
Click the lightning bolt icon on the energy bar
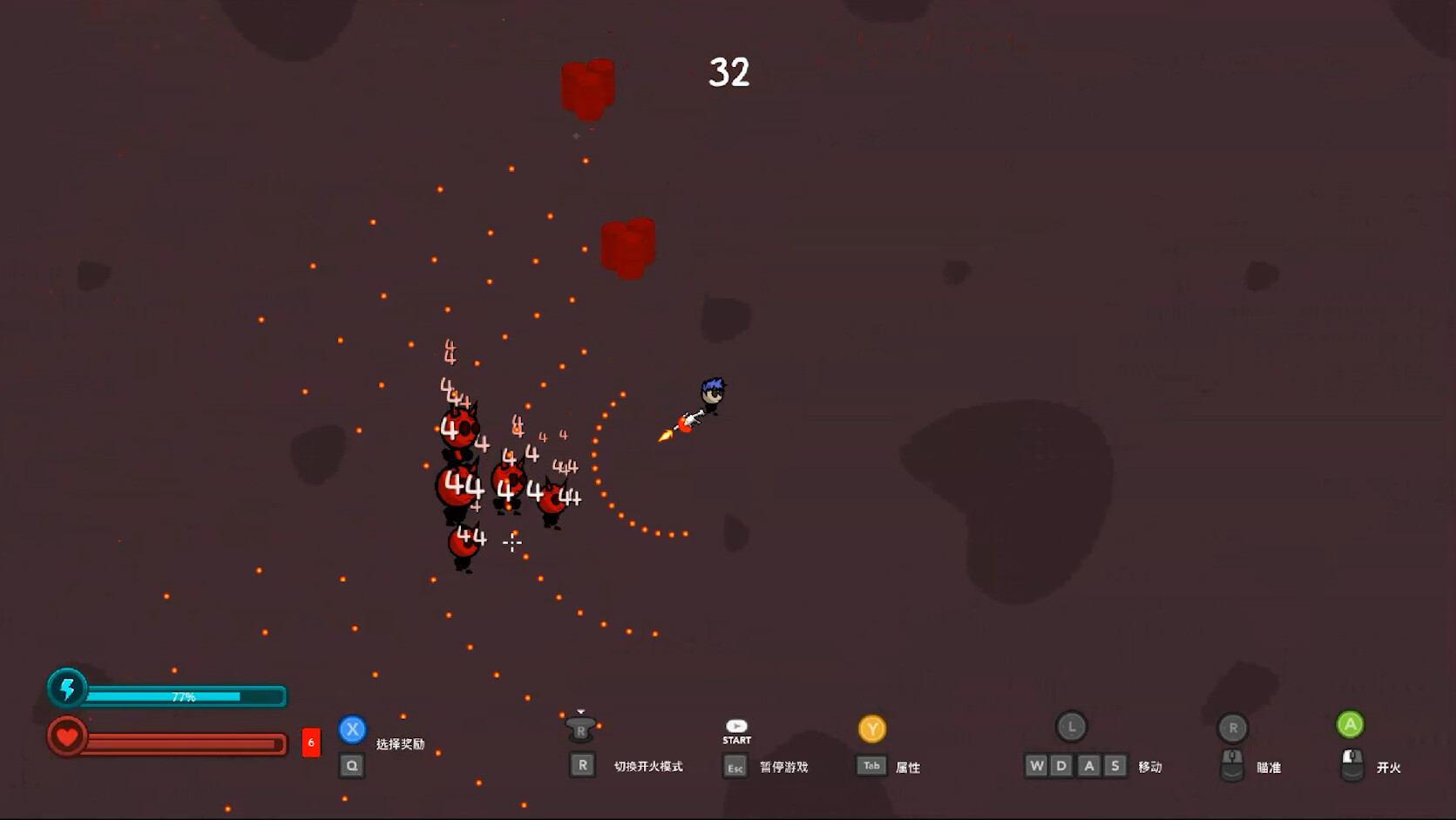click(x=69, y=689)
